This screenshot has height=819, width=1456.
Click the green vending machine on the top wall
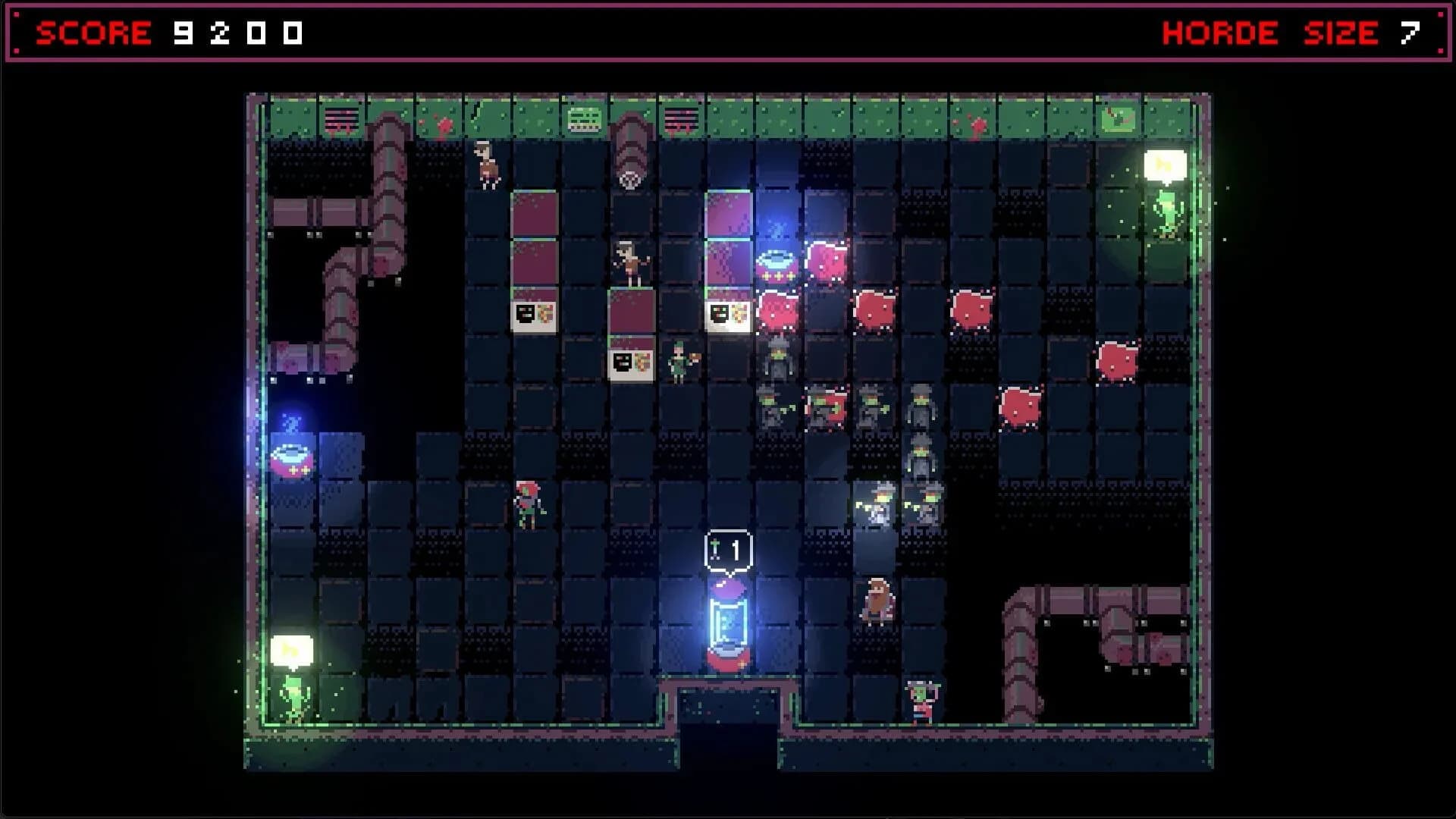click(x=583, y=118)
